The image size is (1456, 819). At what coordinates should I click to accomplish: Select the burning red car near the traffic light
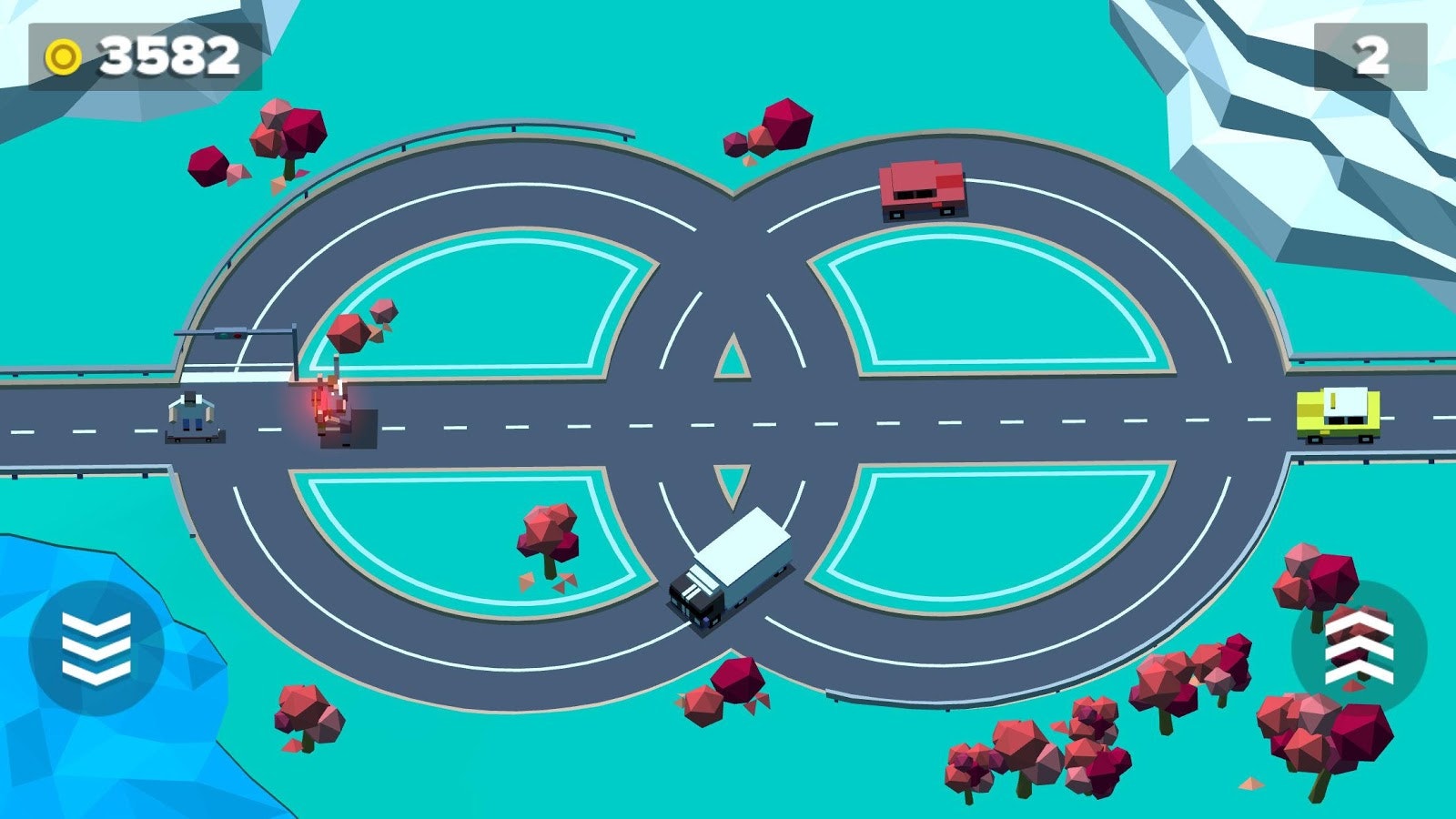[x=328, y=409]
